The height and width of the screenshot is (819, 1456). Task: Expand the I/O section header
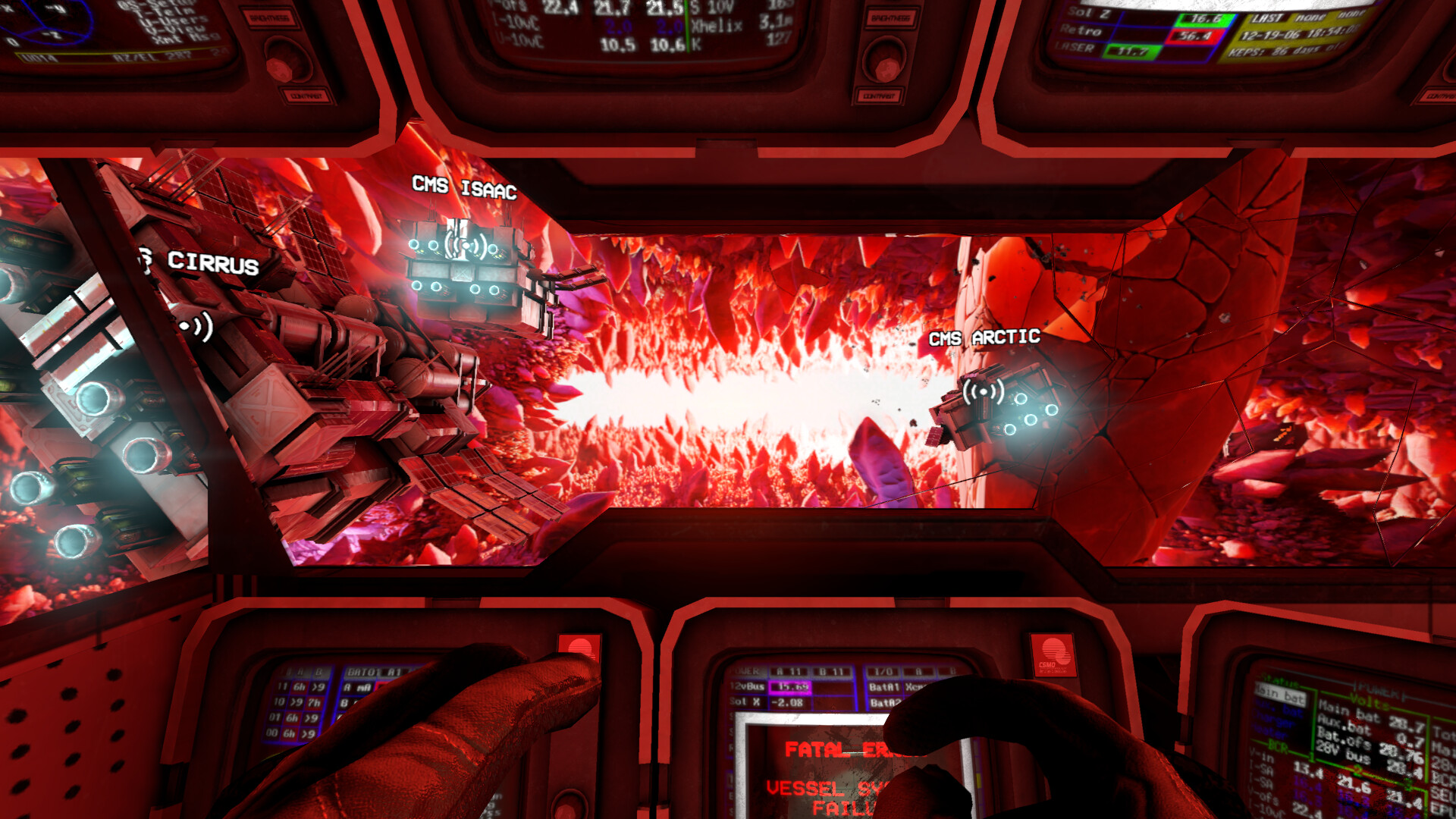pyautogui.click(x=884, y=671)
